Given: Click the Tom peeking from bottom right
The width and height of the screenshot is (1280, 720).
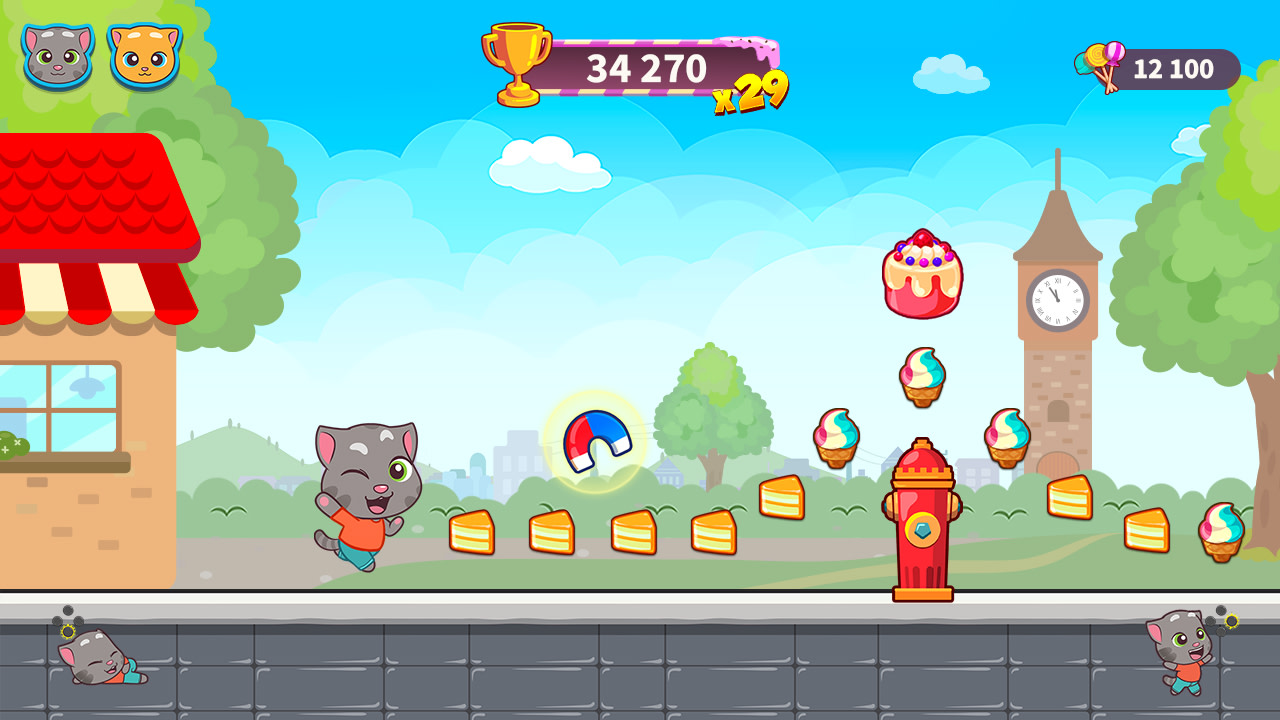Looking at the screenshot, I should 1180,655.
